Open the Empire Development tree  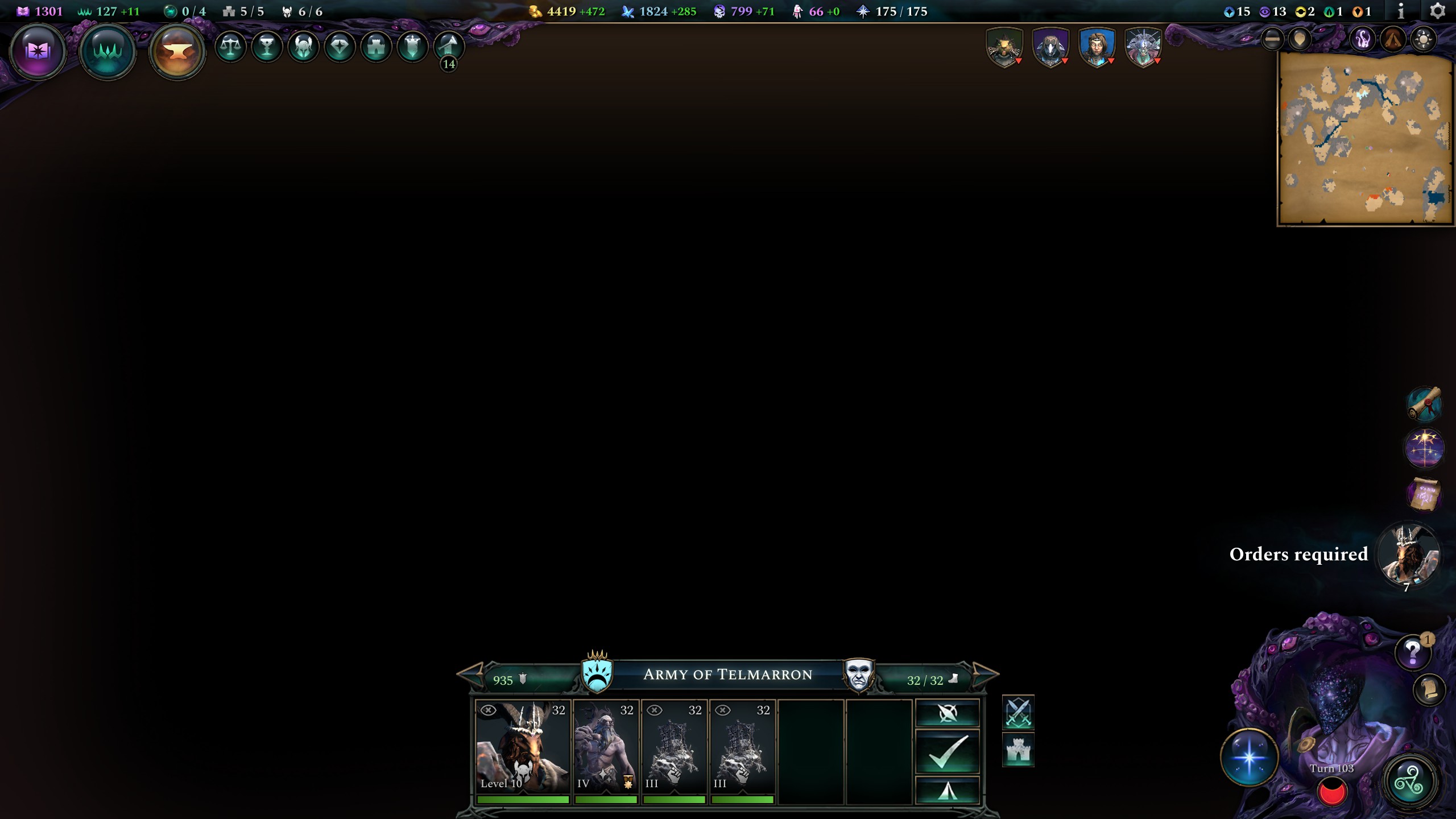click(108, 50)
